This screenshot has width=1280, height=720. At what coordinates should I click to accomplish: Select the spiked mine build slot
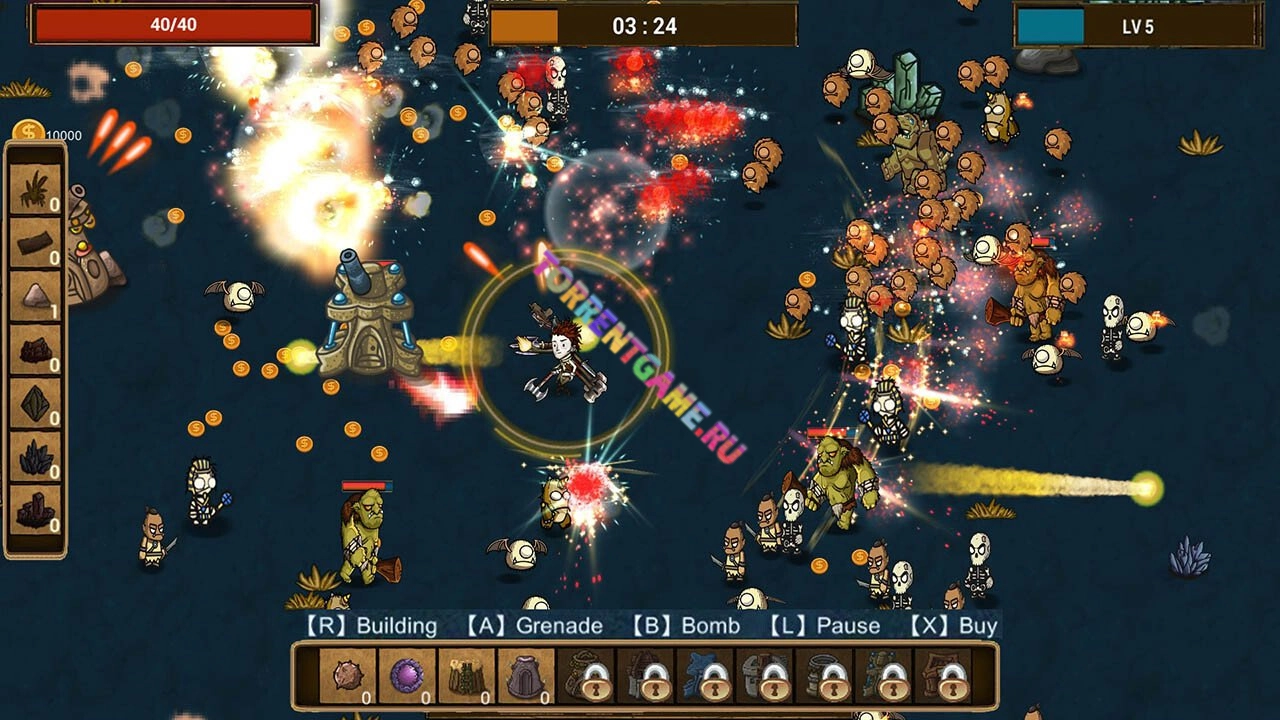[348, 676]
